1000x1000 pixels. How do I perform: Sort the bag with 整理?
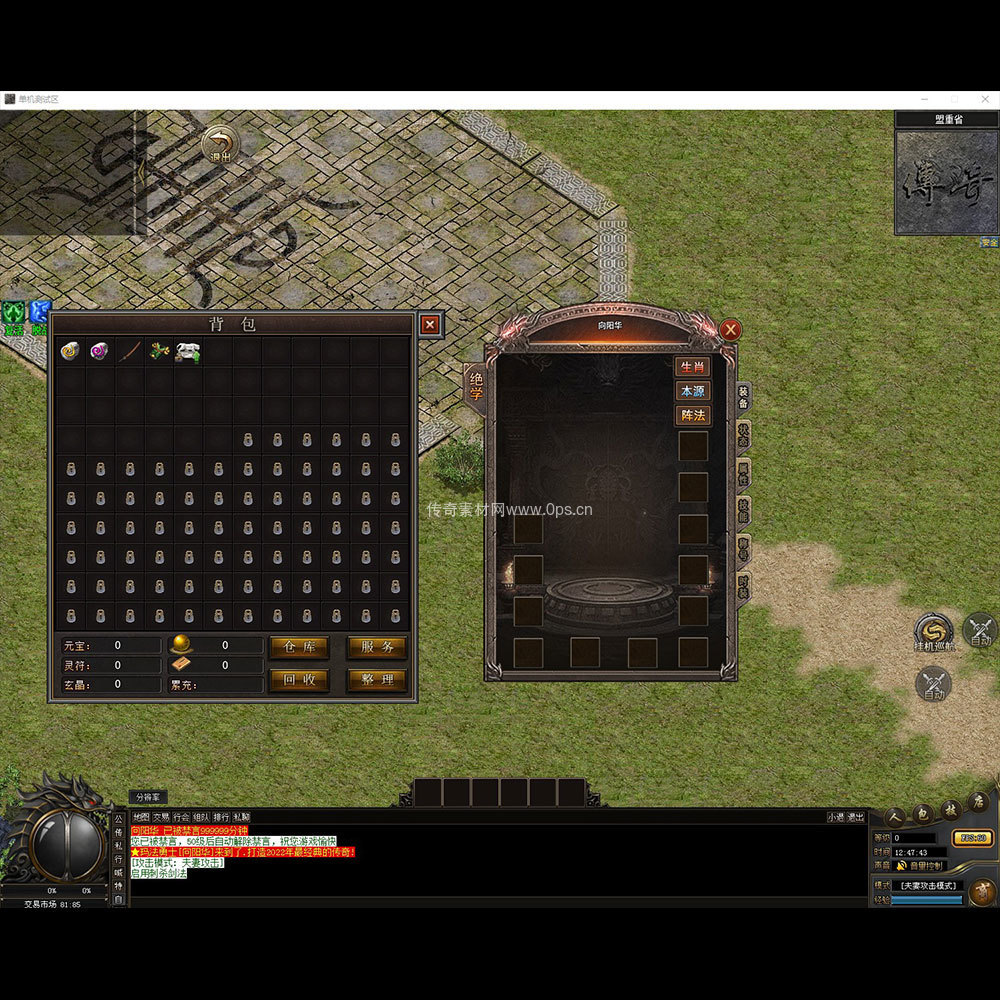(377, 680)
